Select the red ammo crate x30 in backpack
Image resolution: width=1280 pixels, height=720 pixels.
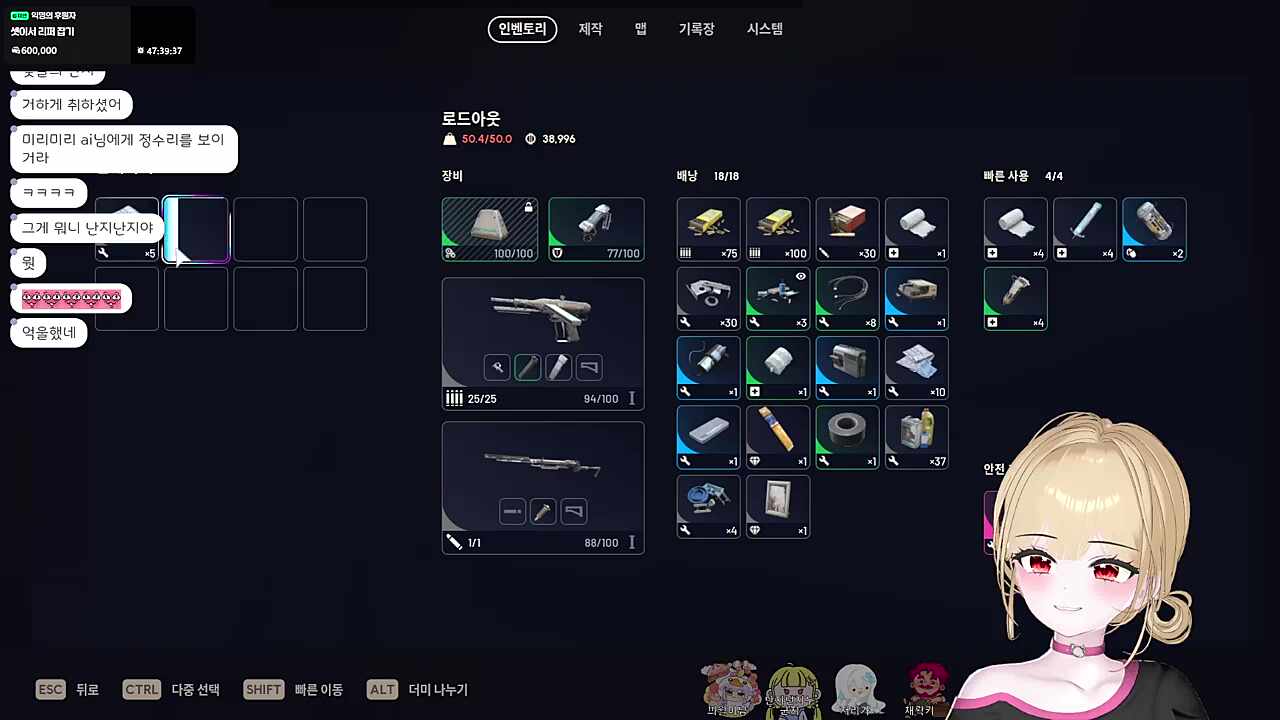click(847, 228)
